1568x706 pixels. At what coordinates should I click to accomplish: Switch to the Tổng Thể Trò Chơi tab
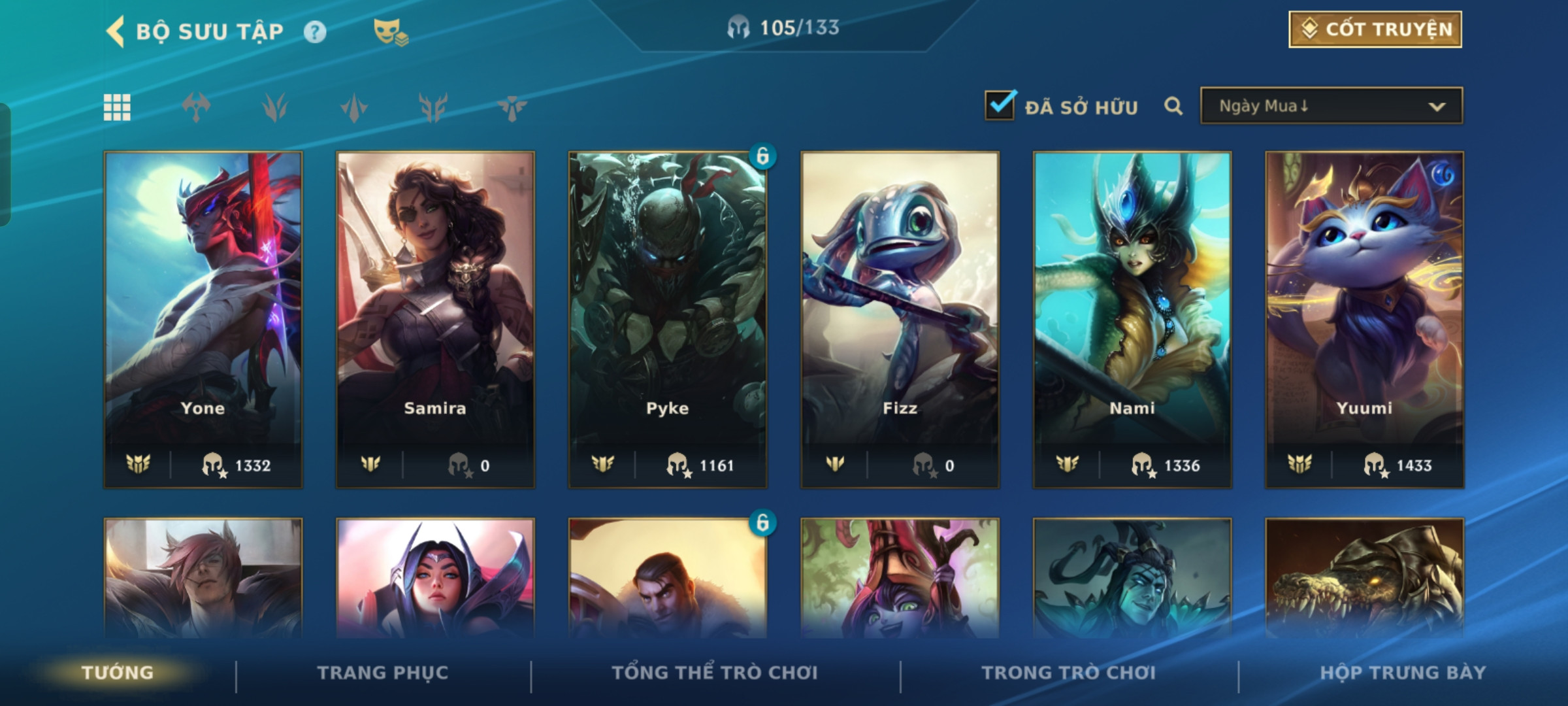715,673
